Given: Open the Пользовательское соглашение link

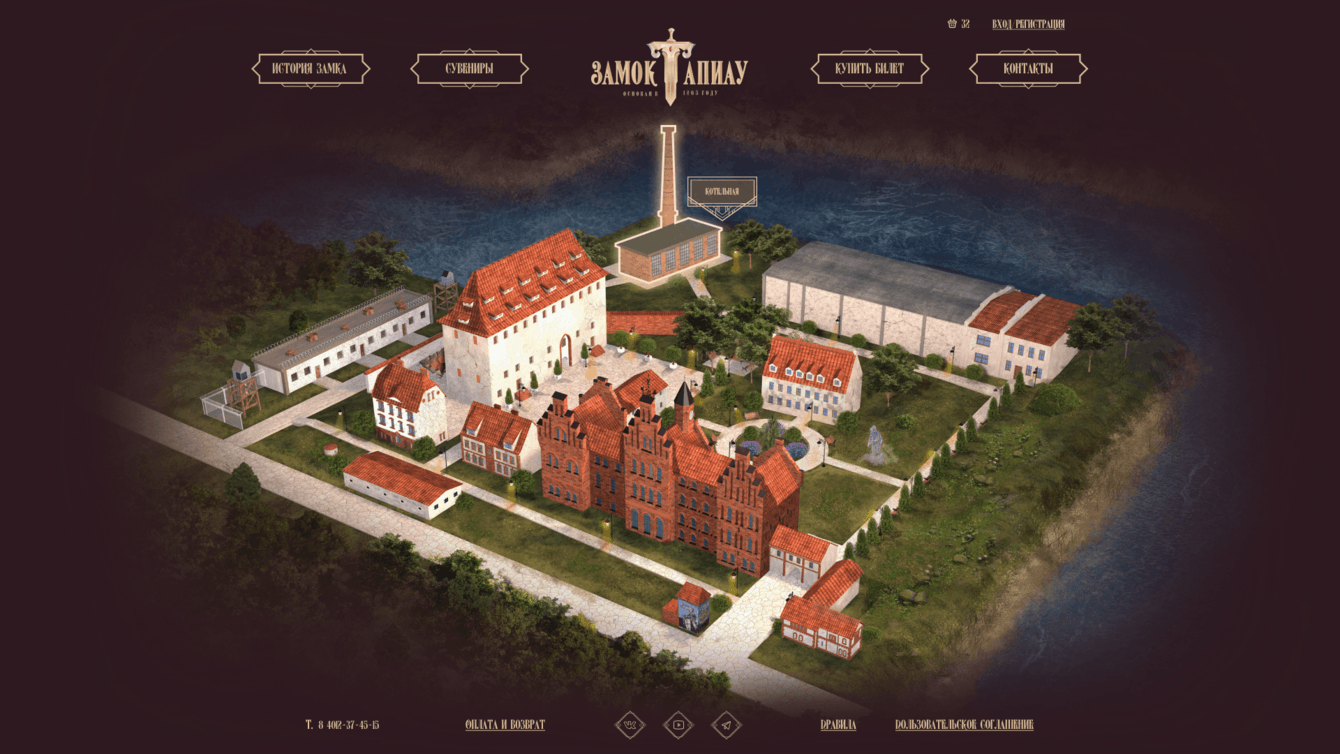Looking at the screenshot, I should coord(964,725).
